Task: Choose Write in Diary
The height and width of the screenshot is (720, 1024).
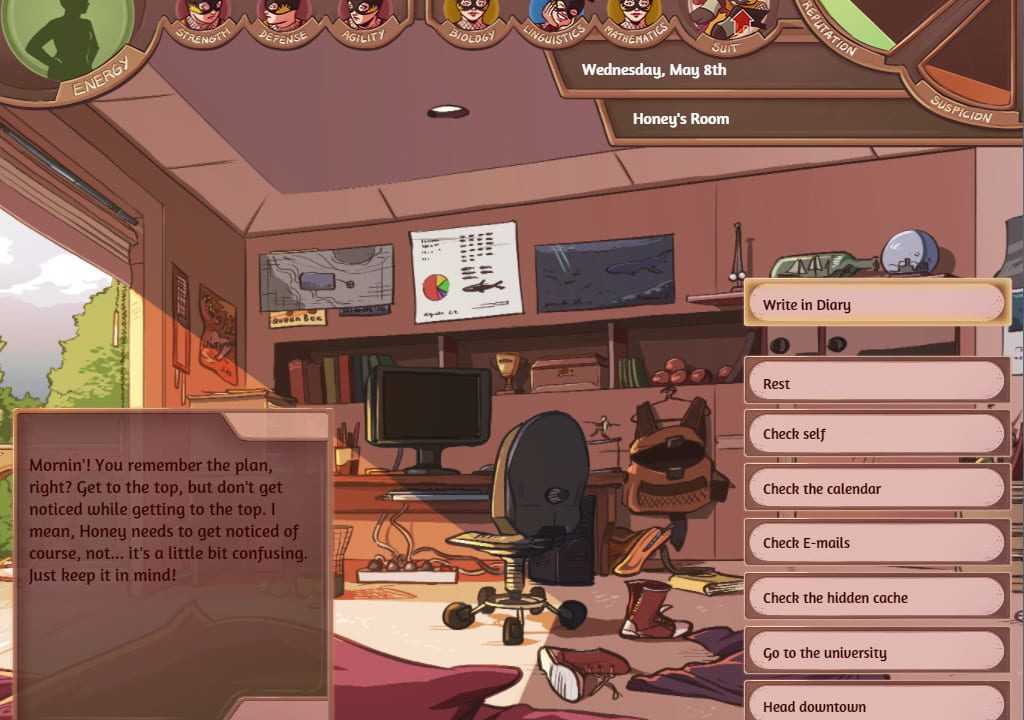Action: click(875, 304)
